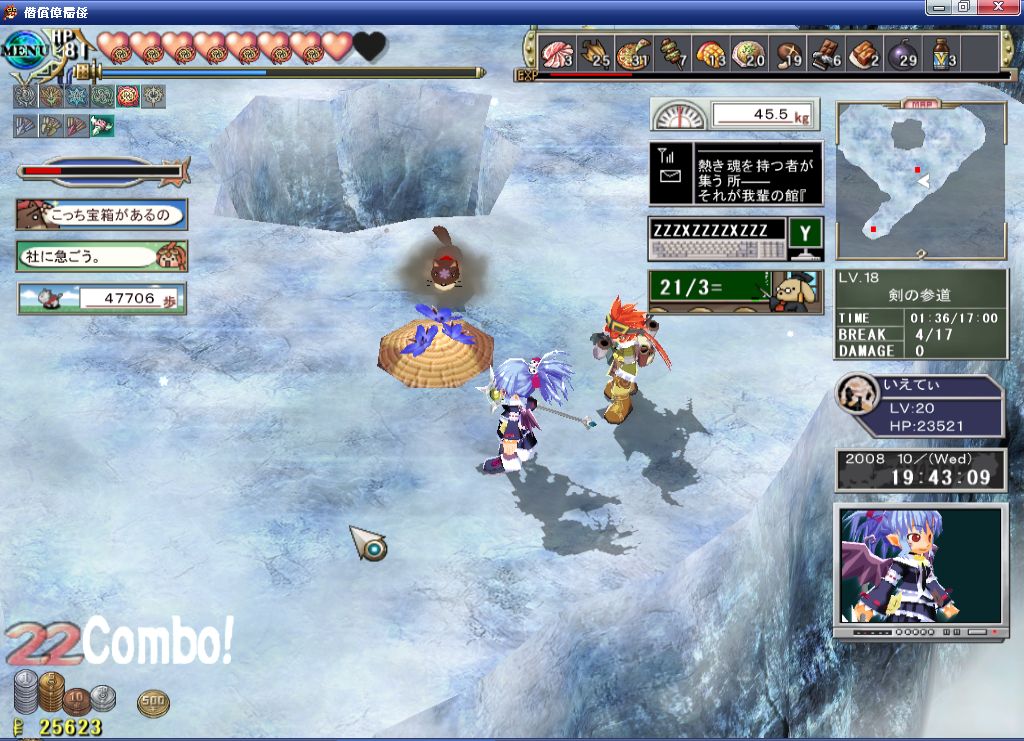
Task: Click the party member status panel
Action: (x=921, y=407)
